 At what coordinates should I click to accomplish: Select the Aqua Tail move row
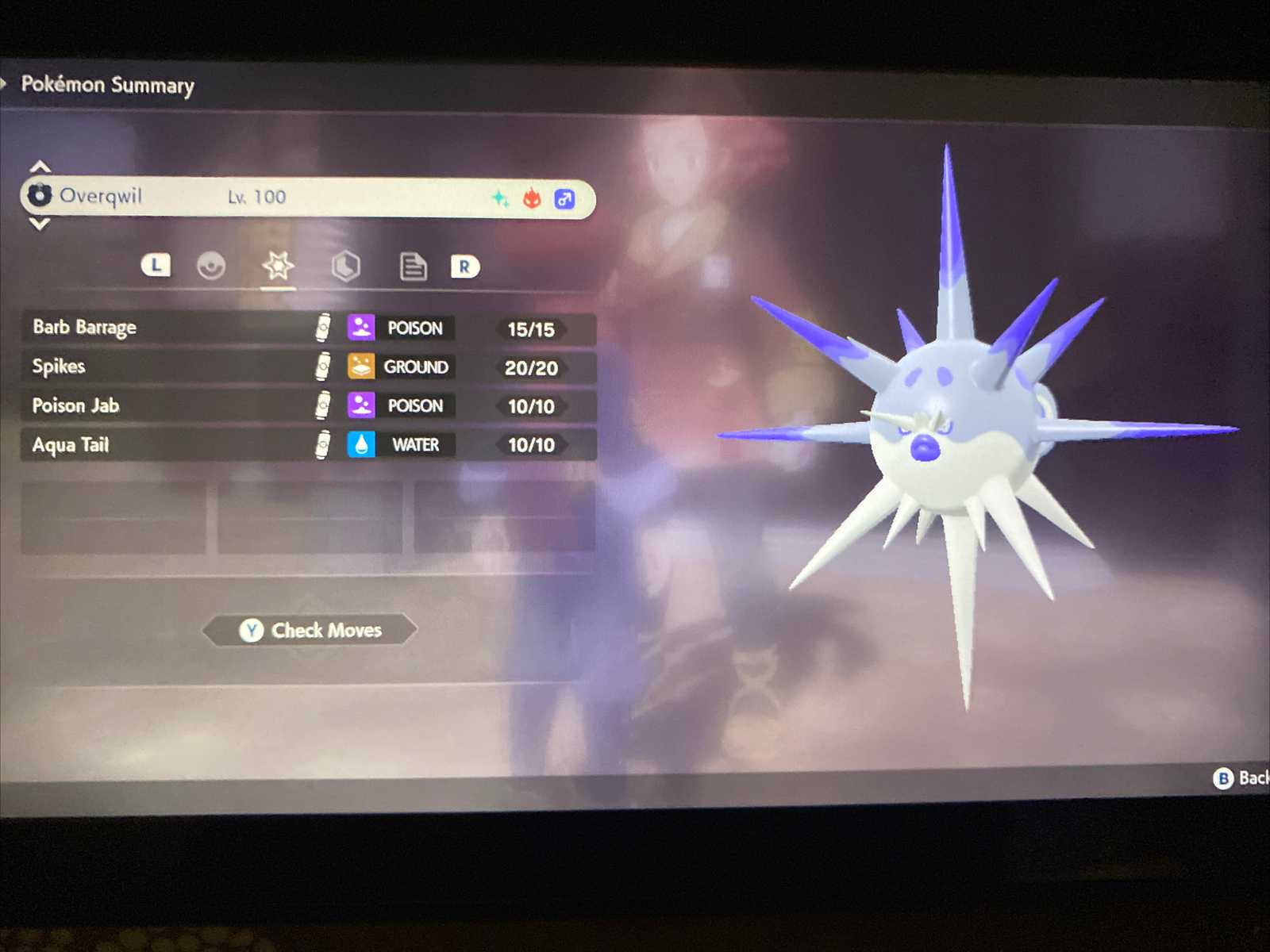(159, 444)
